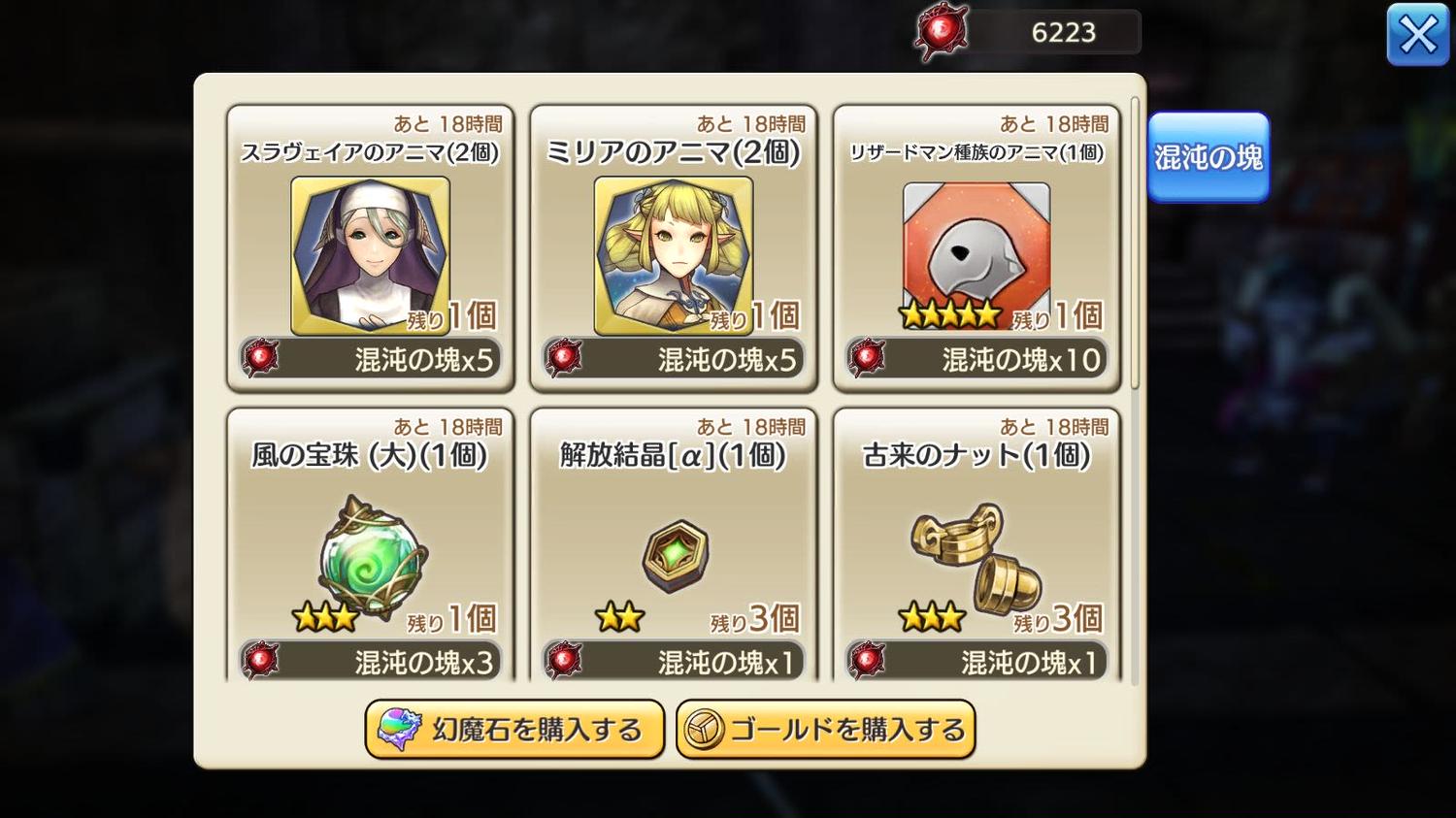Close the shop with the X button
The height and width of the screenshot is (818, 1456).
pyautogui.click(x=1417, y=36)
